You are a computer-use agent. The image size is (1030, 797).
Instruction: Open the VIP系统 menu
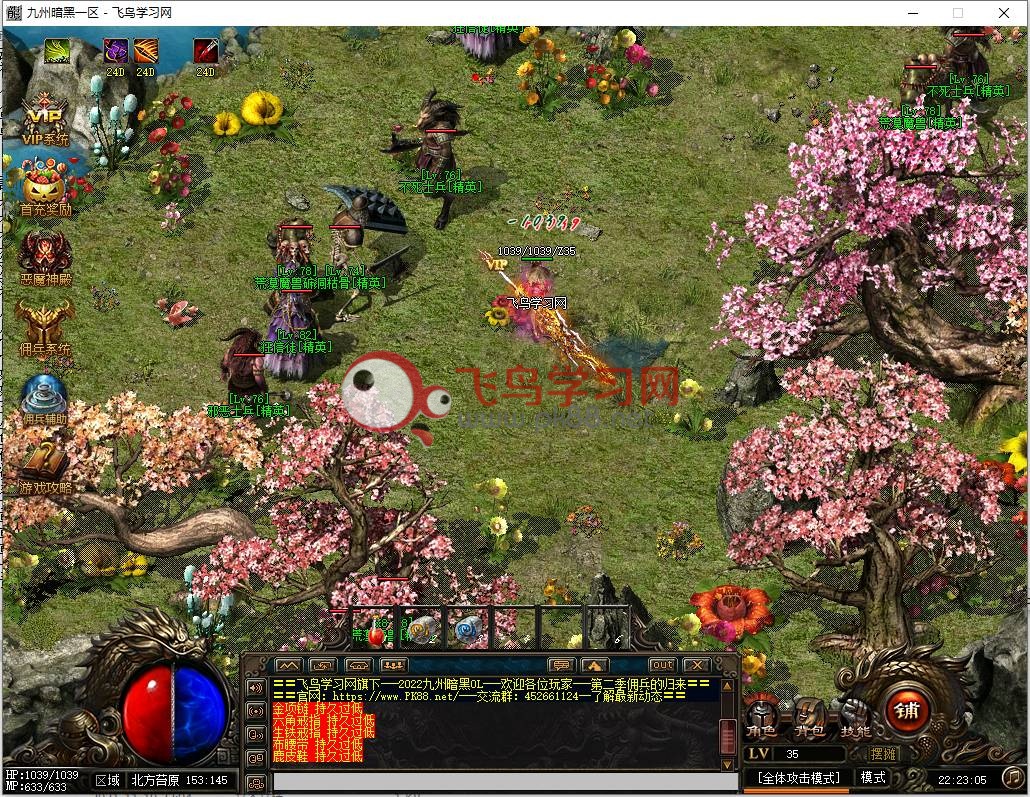pos(44,119)
